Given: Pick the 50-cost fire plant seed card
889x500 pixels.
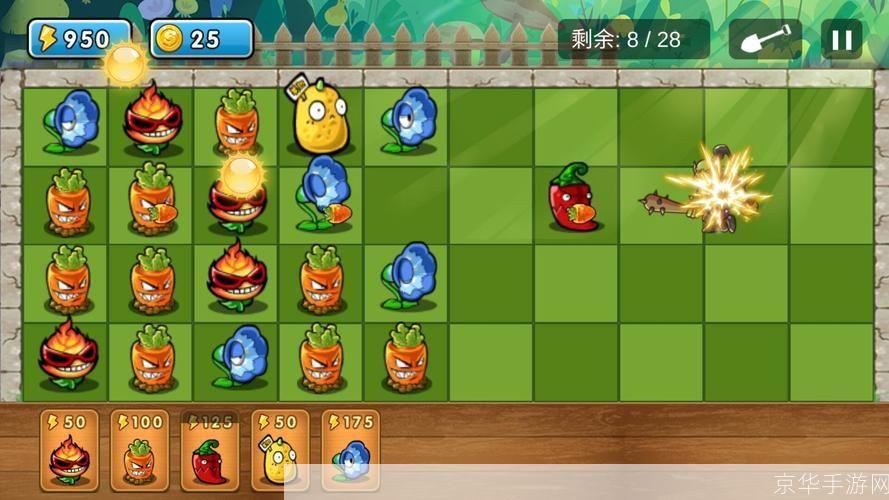Looking at the screenshot, I should (x=69, y=451).
